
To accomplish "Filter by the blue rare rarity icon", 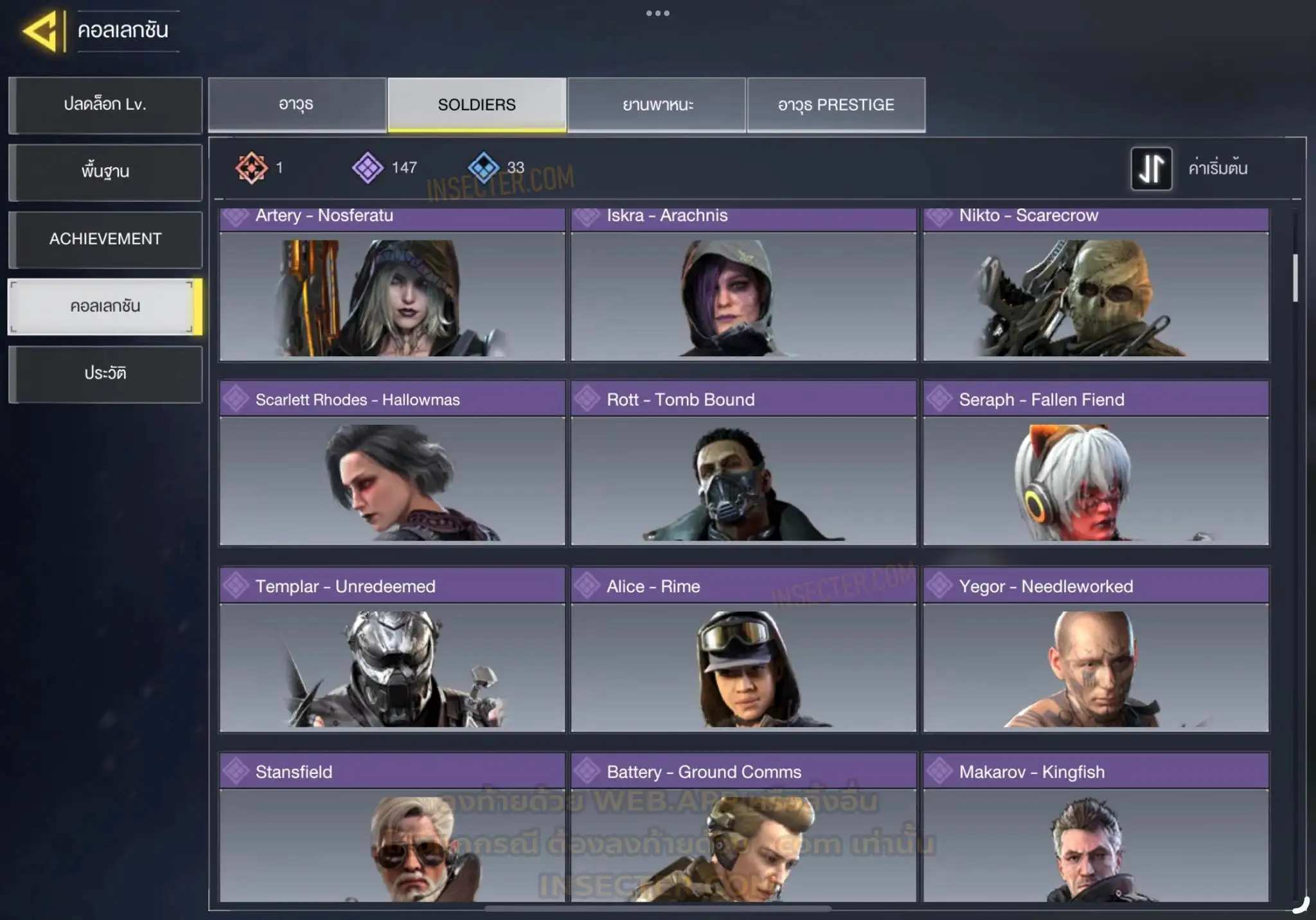I will (483, 168).
